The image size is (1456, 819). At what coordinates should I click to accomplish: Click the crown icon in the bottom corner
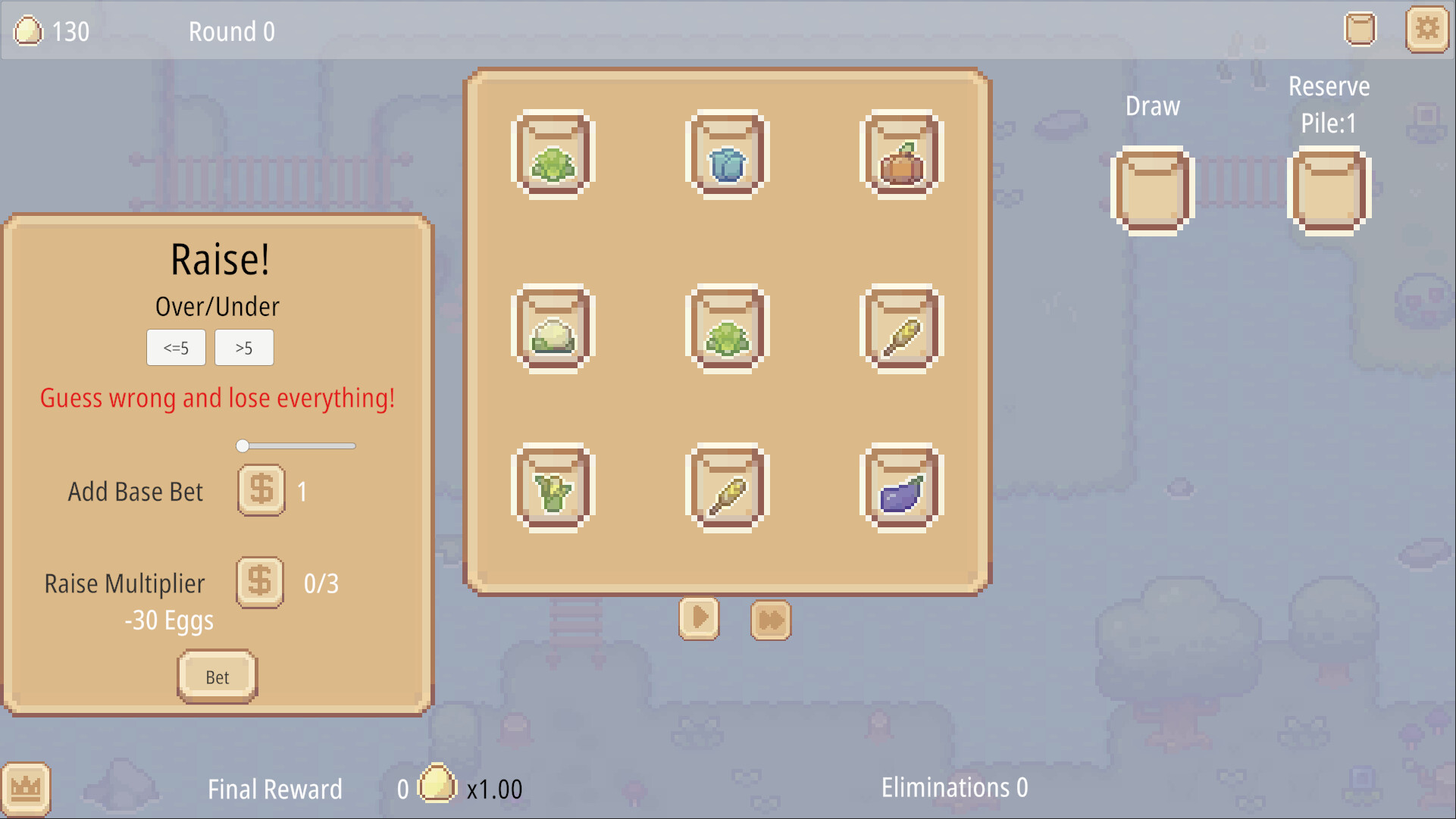(x=25, y=788)
